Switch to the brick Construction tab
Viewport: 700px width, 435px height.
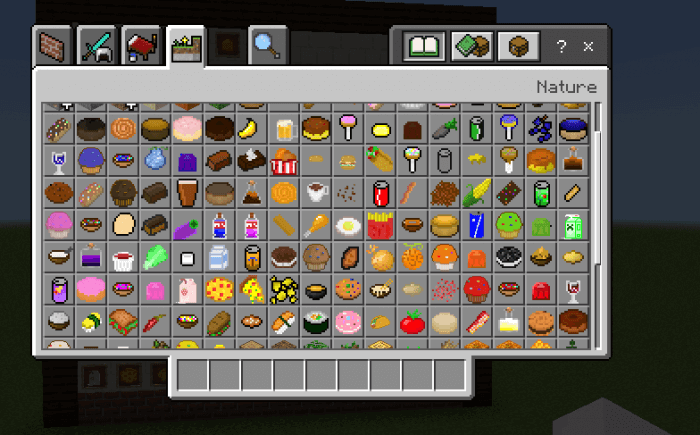coord(52,47)
